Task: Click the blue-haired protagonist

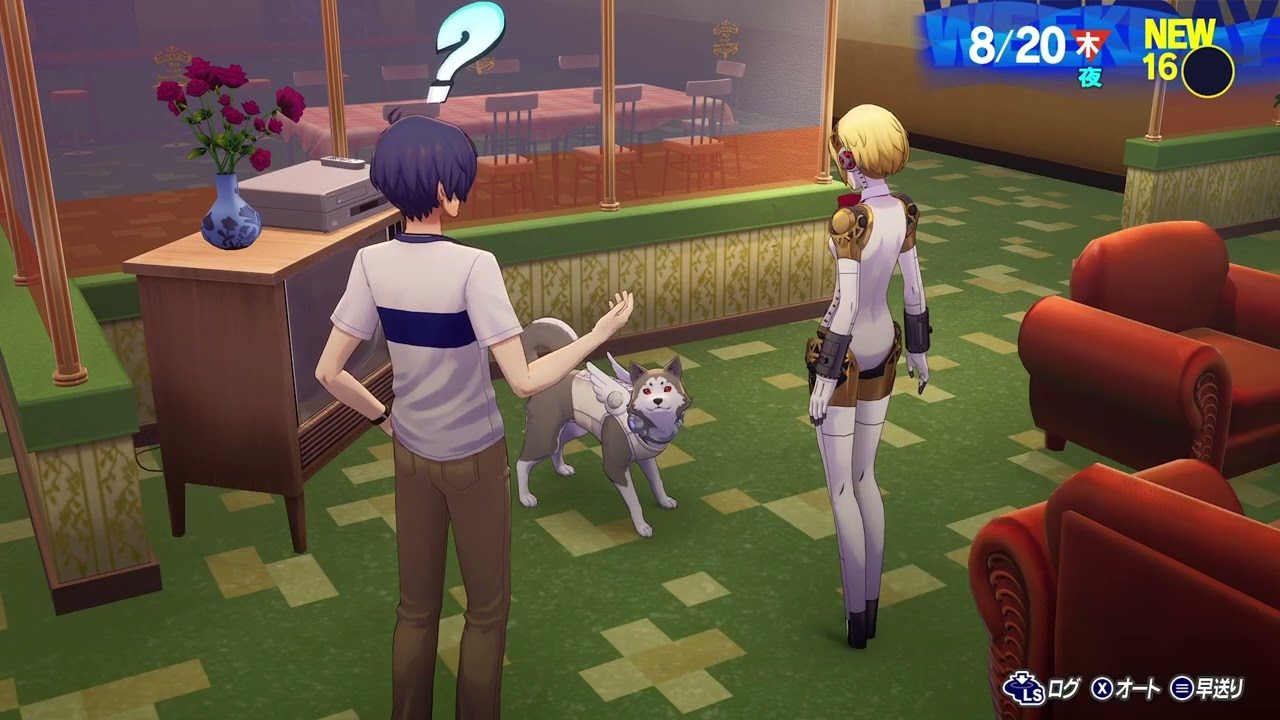Action: coord(435,330)
